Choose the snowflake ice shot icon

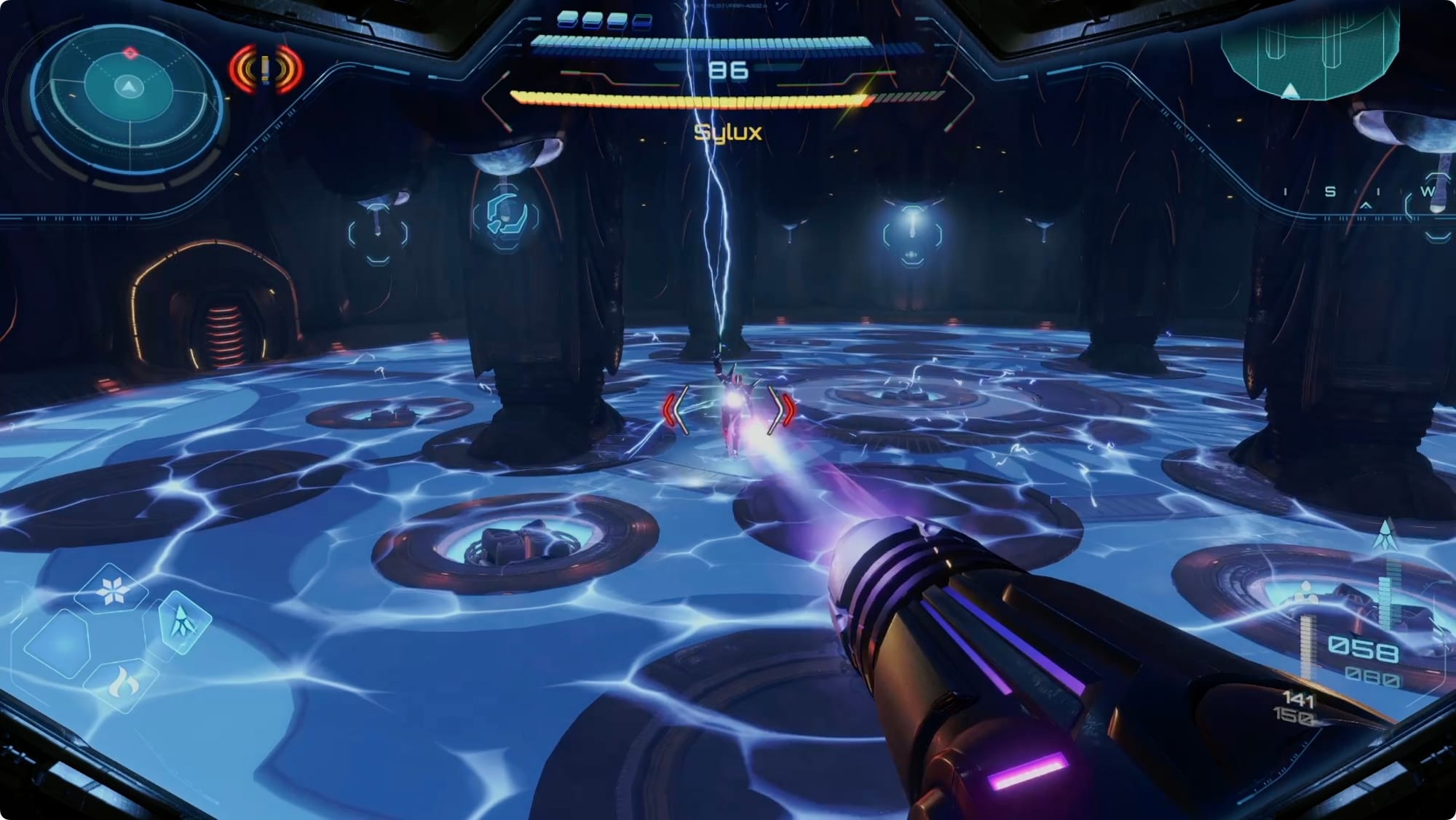(x=112, y=590)
